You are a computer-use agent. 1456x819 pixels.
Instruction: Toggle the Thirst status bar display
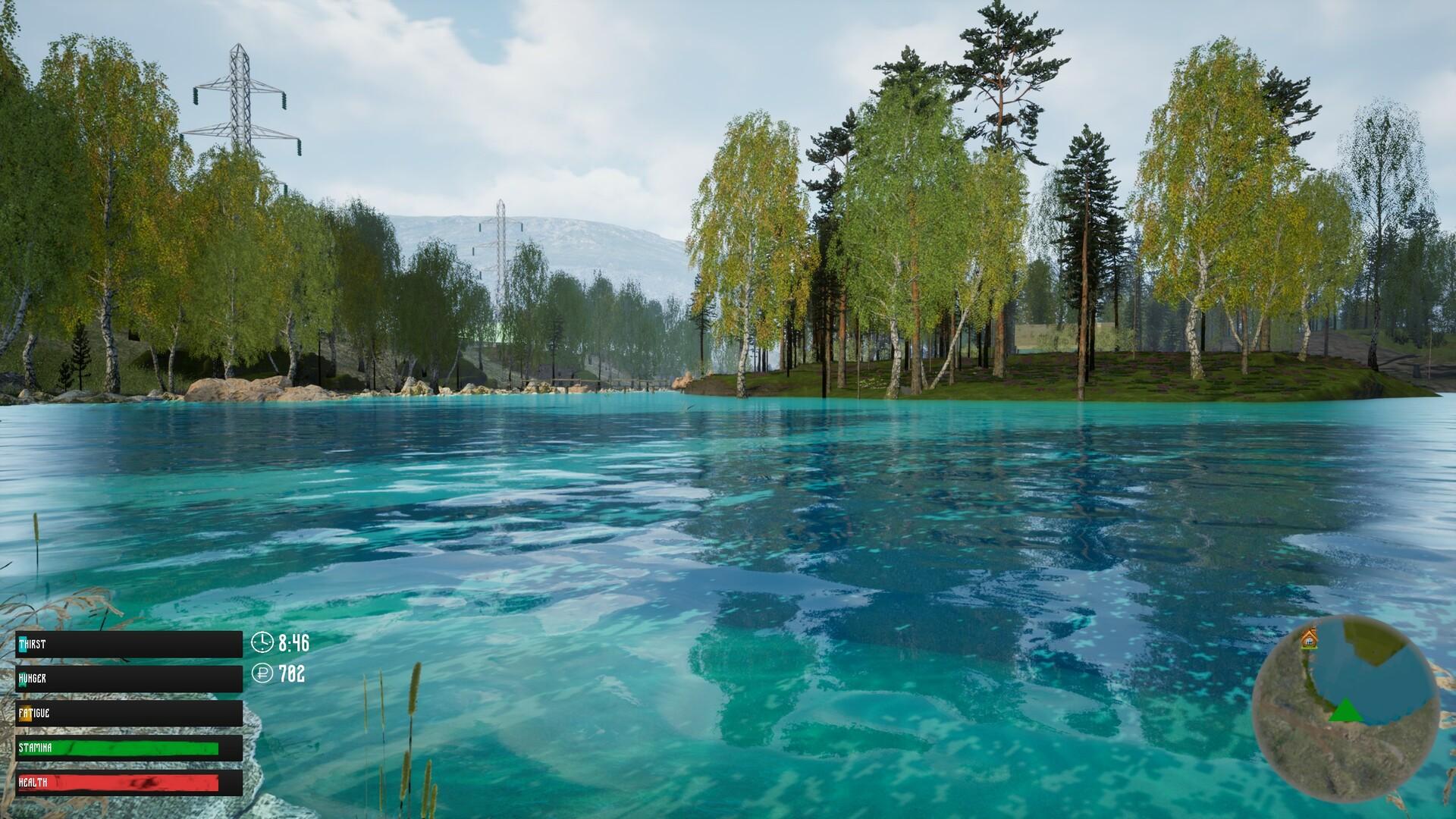[129, 644]
